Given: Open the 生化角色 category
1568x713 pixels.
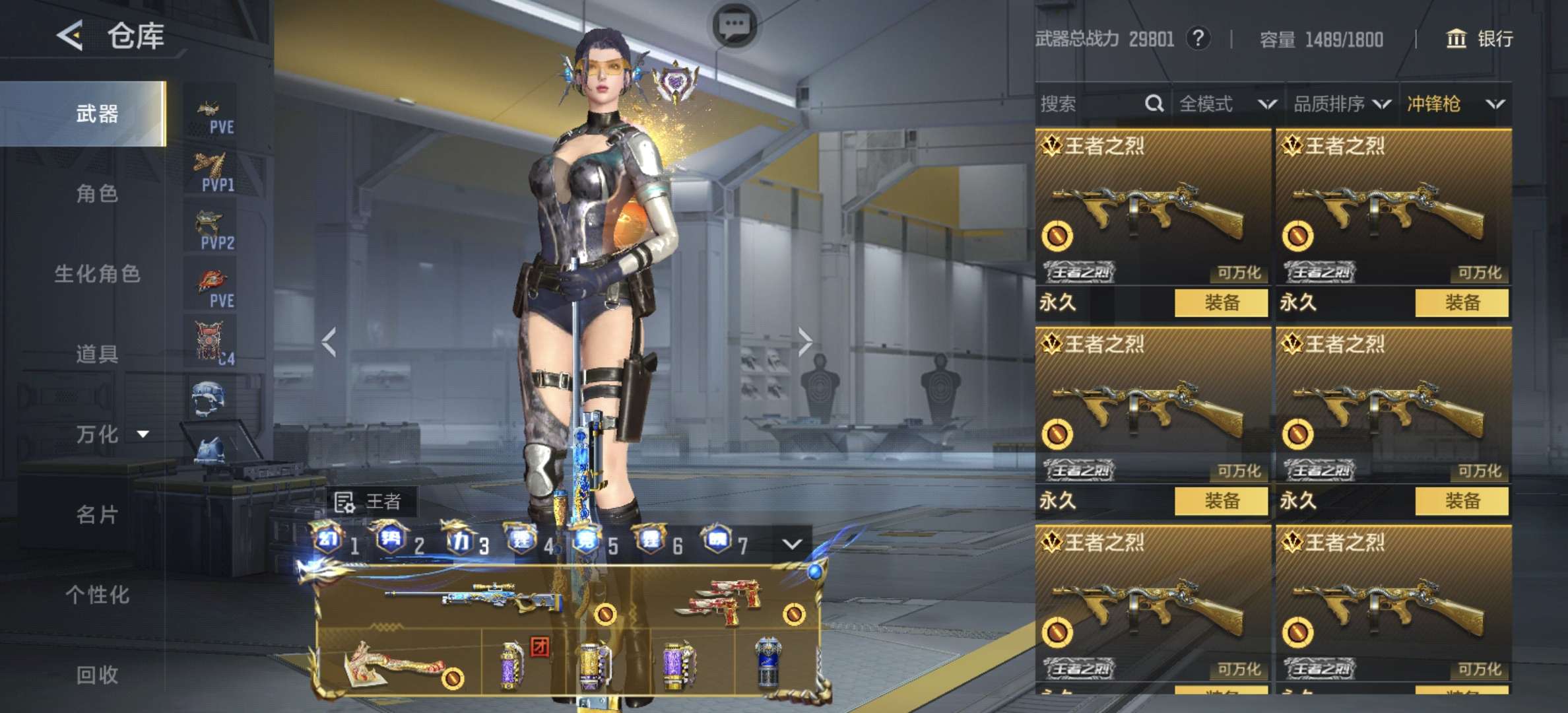Looking at the screenshot, I should pos(97,274).
